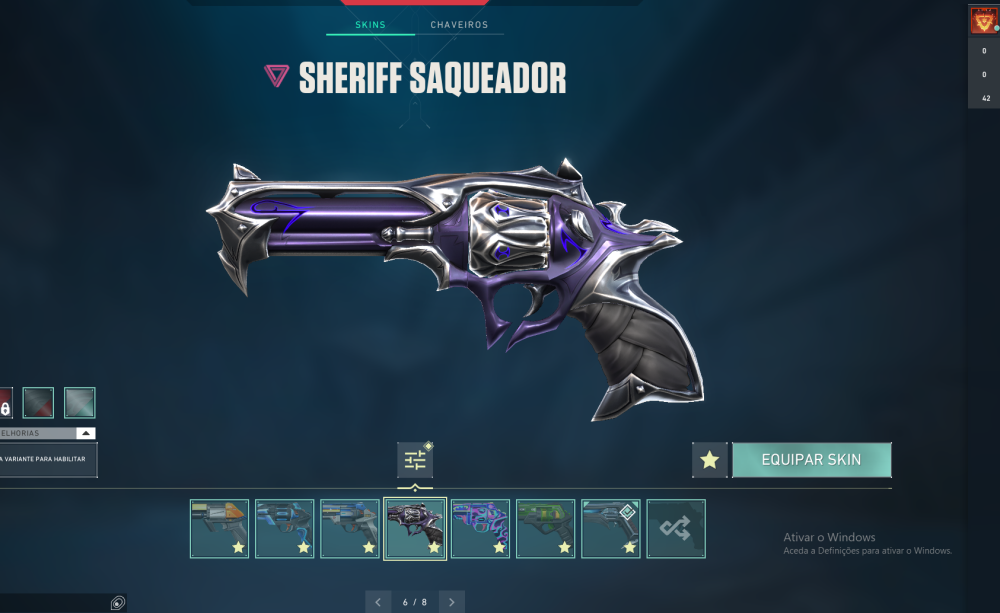Pick the green Sheriff skin thumbnail
This screenshot has width=1000, height=613.
point(546,529)
